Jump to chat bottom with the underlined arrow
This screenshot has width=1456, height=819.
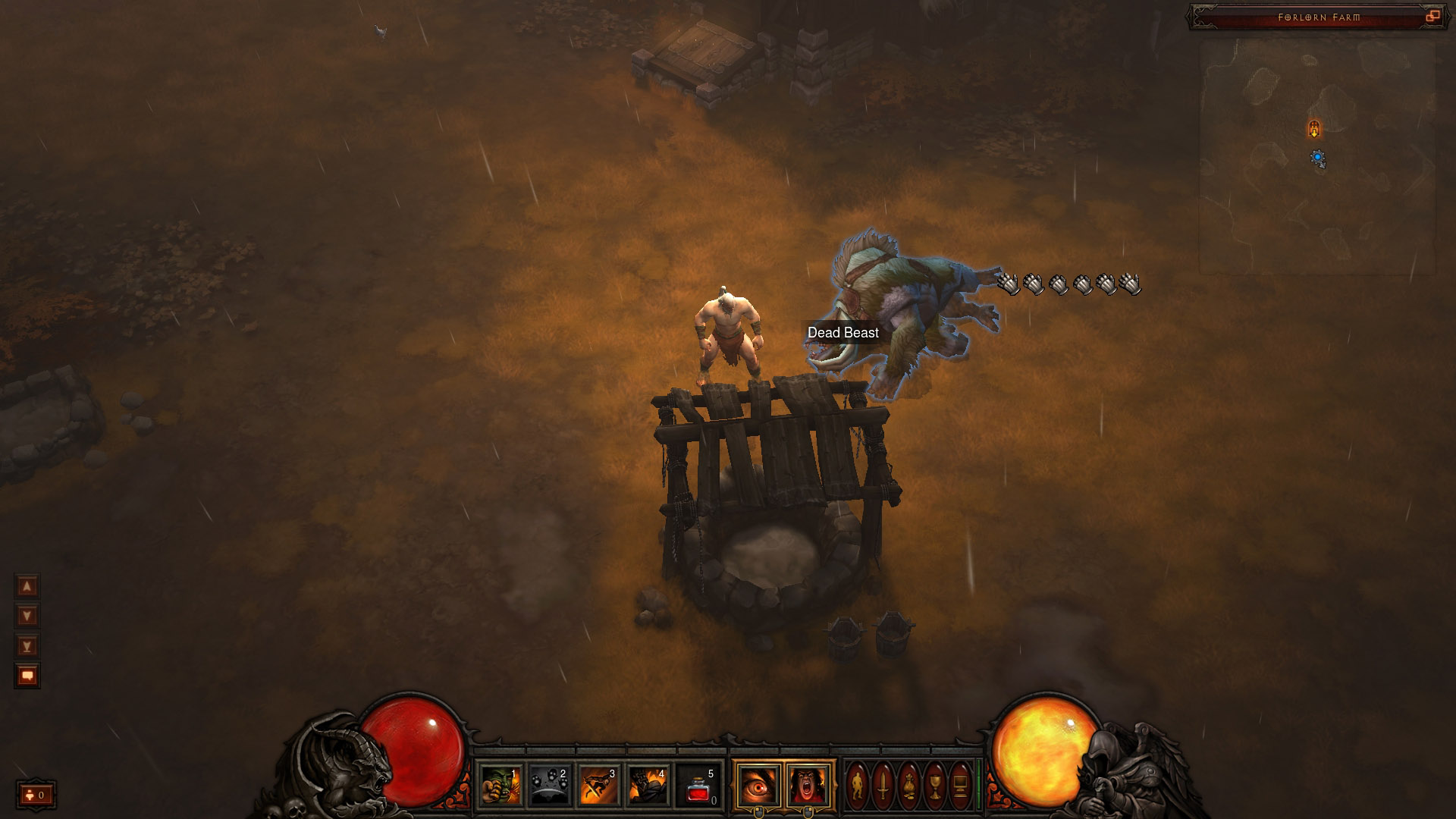(27, 646)
